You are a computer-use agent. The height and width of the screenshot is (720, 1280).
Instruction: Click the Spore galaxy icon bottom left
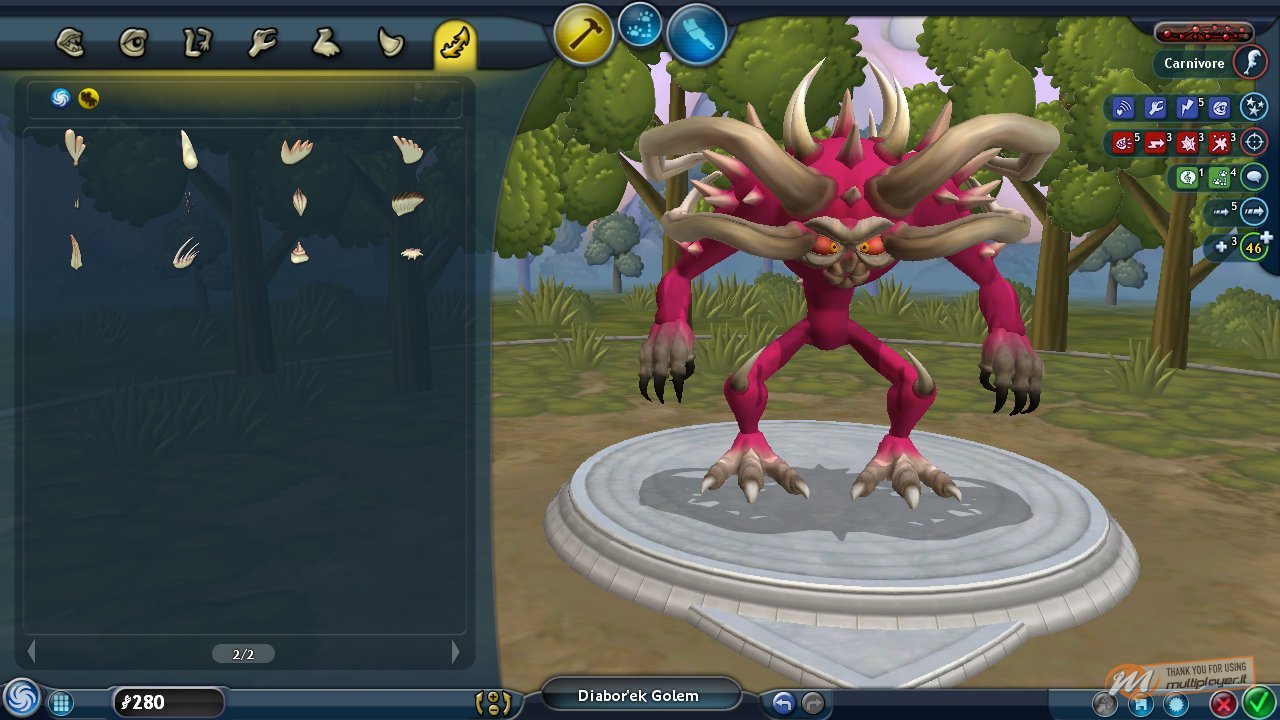tap(20, 698)
